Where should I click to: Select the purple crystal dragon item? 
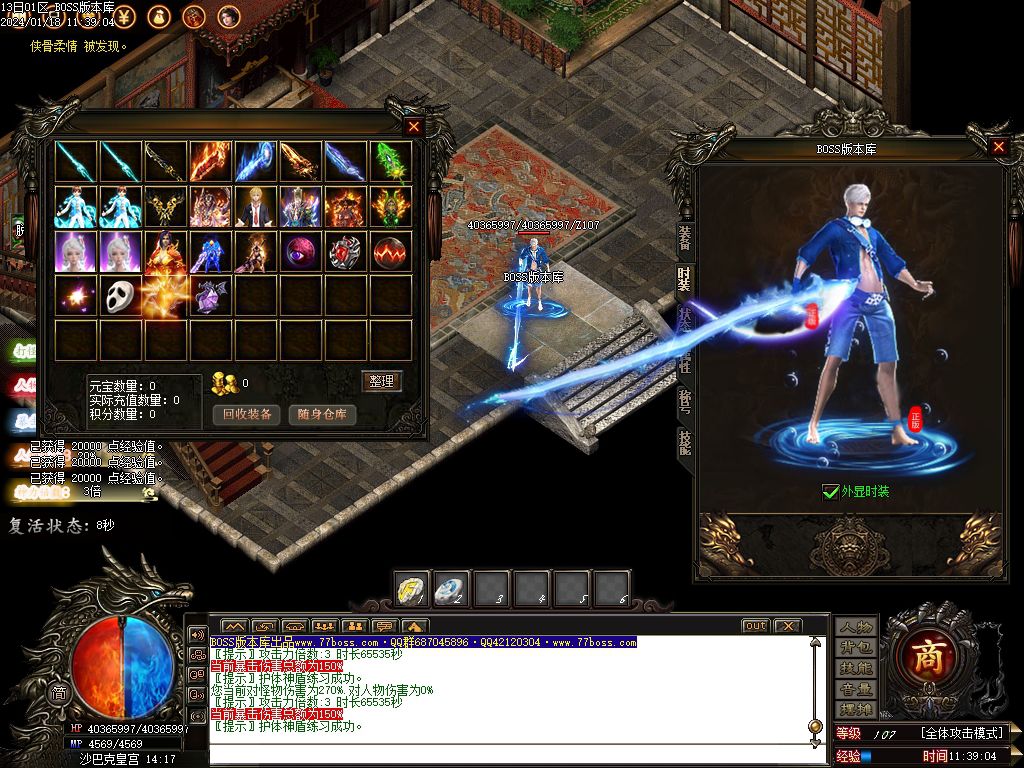click(211, 296)
